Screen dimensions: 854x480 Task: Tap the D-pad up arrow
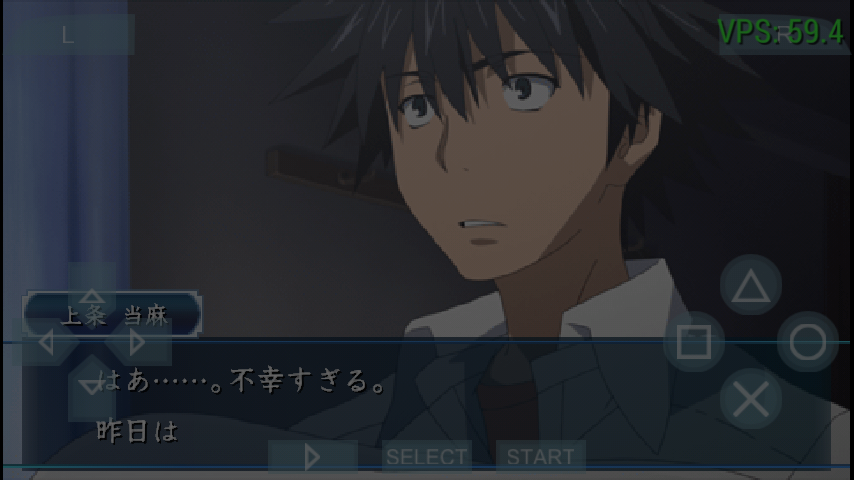(92, 295)
